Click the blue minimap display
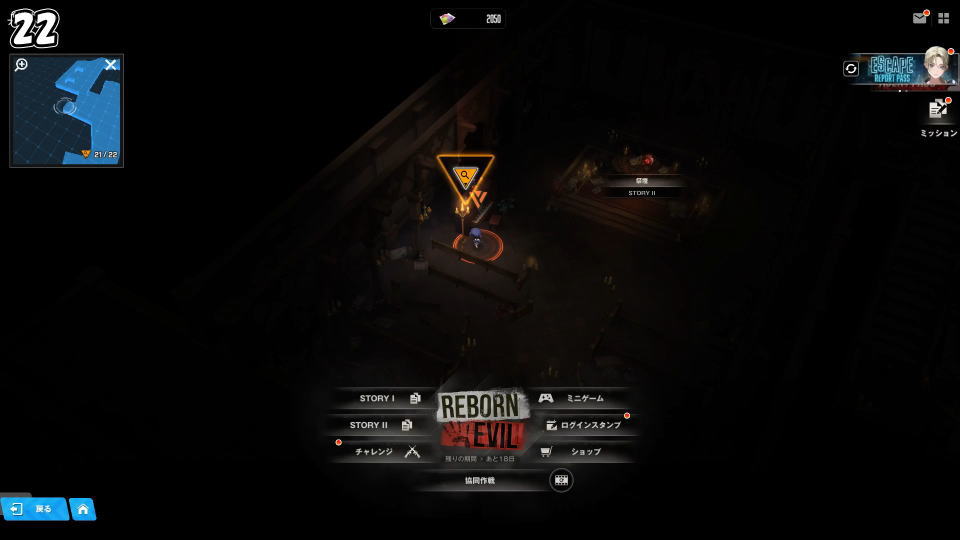Image resolution: width=960 pixels, height=540 pixels. coord(66,115)
